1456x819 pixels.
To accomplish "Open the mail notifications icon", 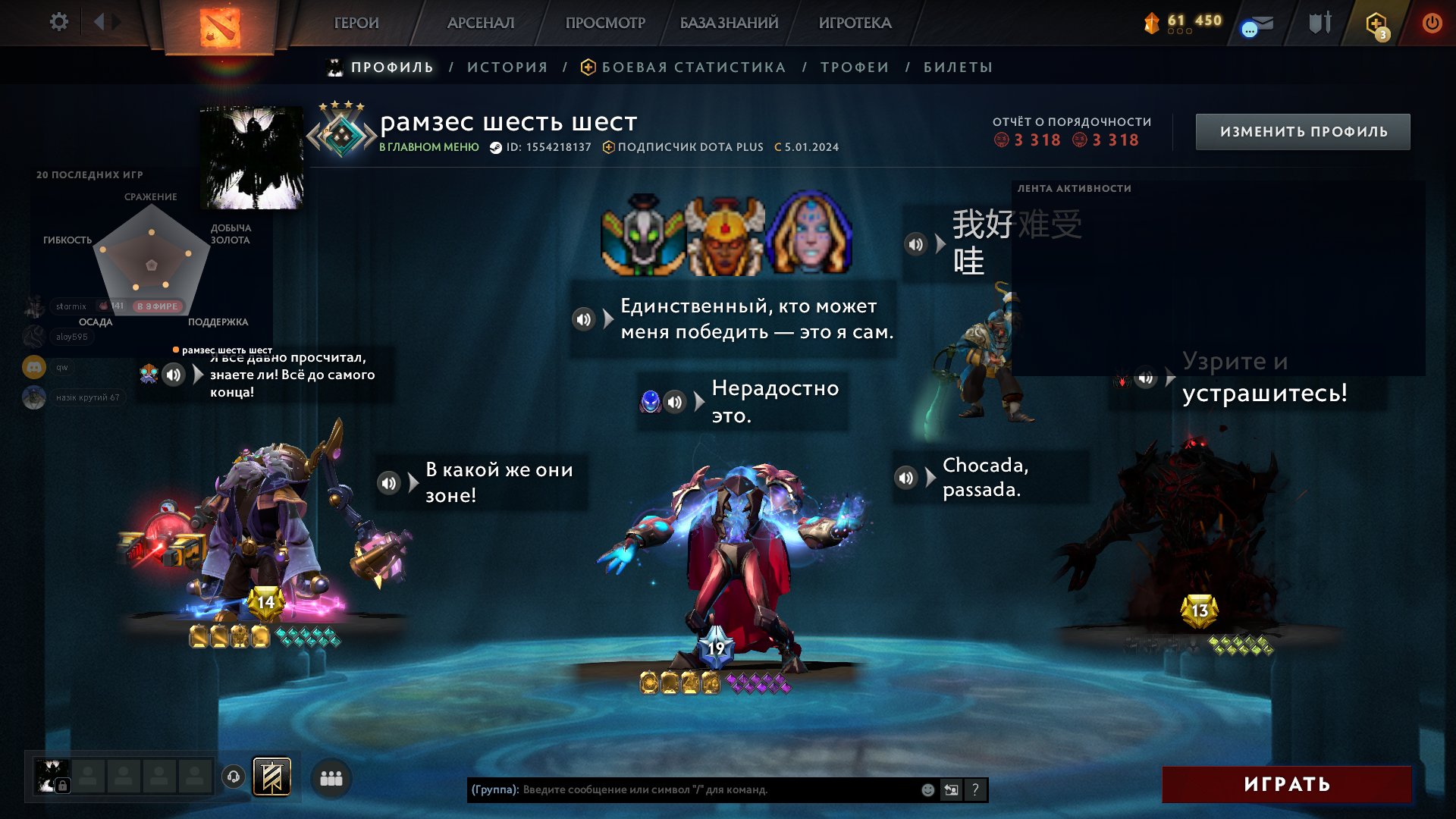I will [x=1259, y=24].
